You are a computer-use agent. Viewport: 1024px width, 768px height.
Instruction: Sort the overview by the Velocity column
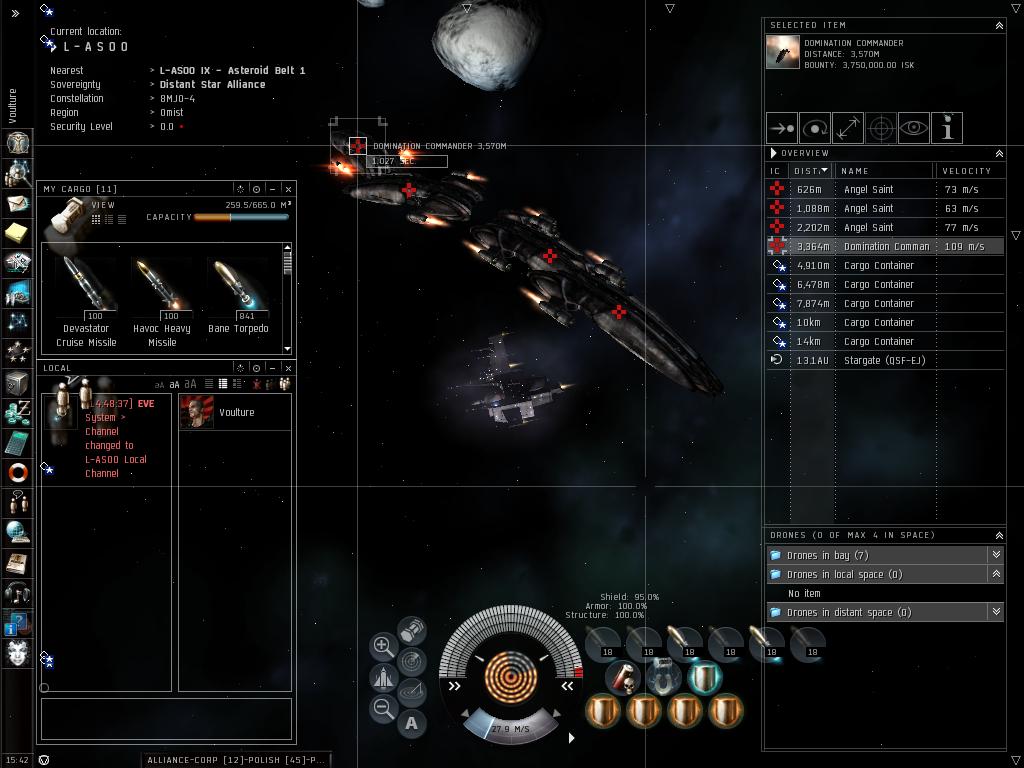(967, 171)
